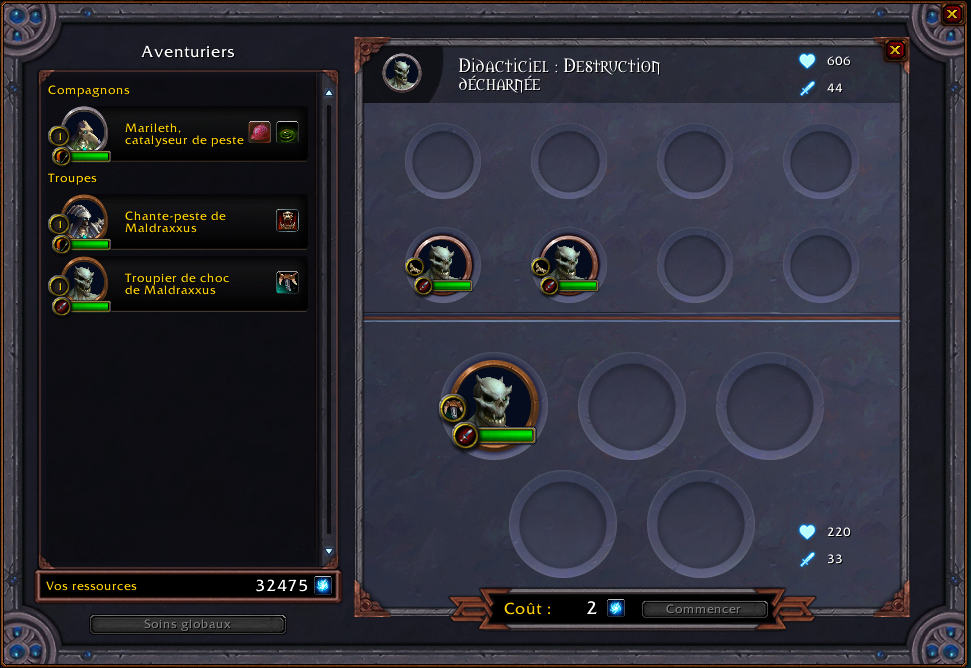Click Marileth's green ability icon

tap(287, 132)
